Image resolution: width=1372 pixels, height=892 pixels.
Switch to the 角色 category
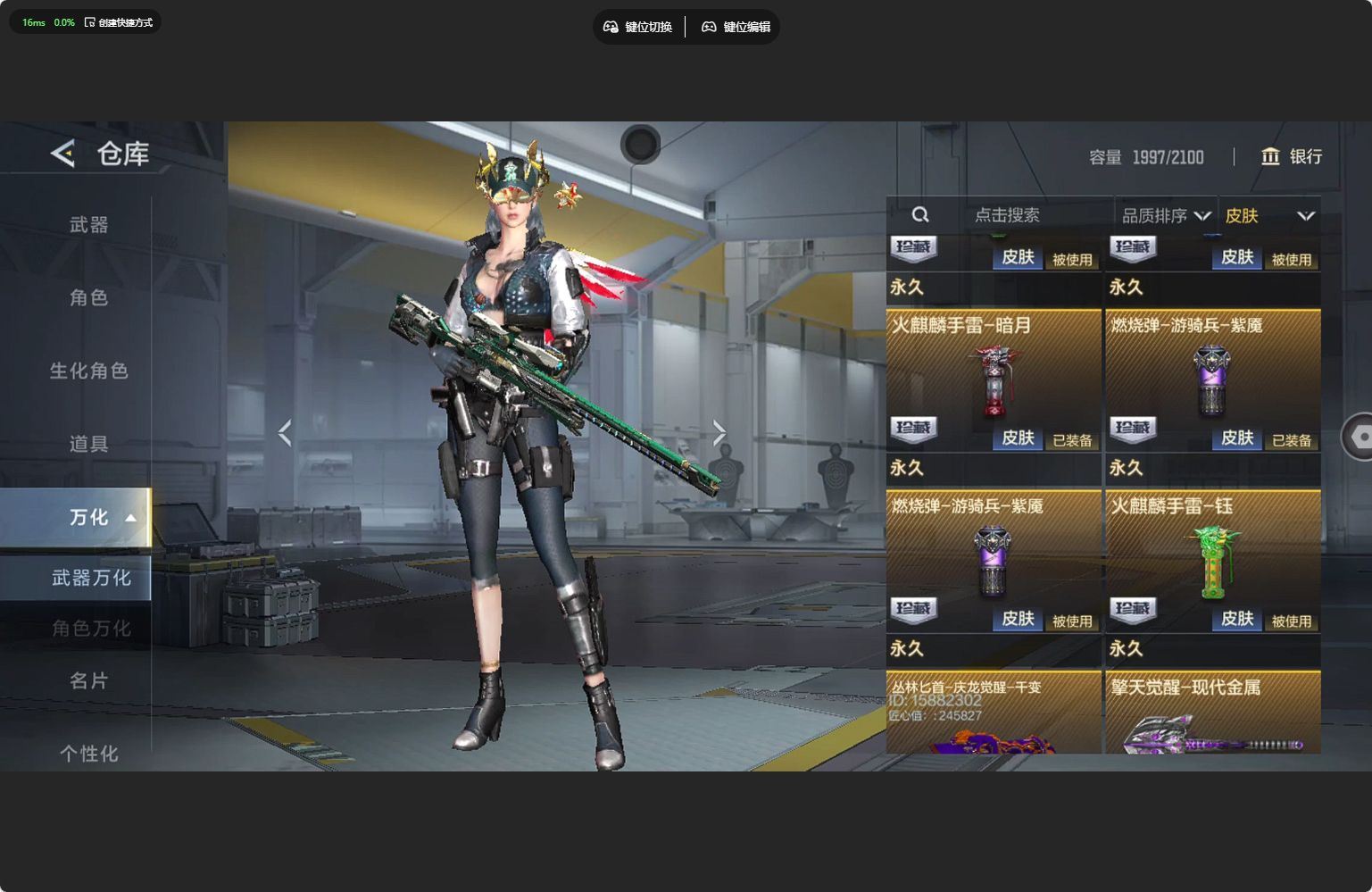[88, 297]
